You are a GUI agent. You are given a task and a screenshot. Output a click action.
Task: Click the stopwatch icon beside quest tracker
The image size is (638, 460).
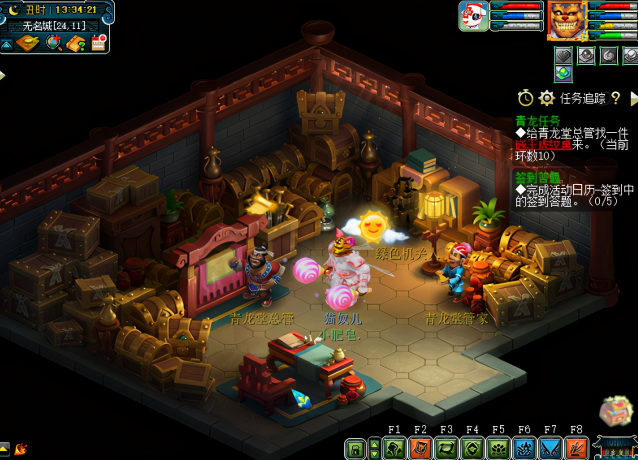525,98
